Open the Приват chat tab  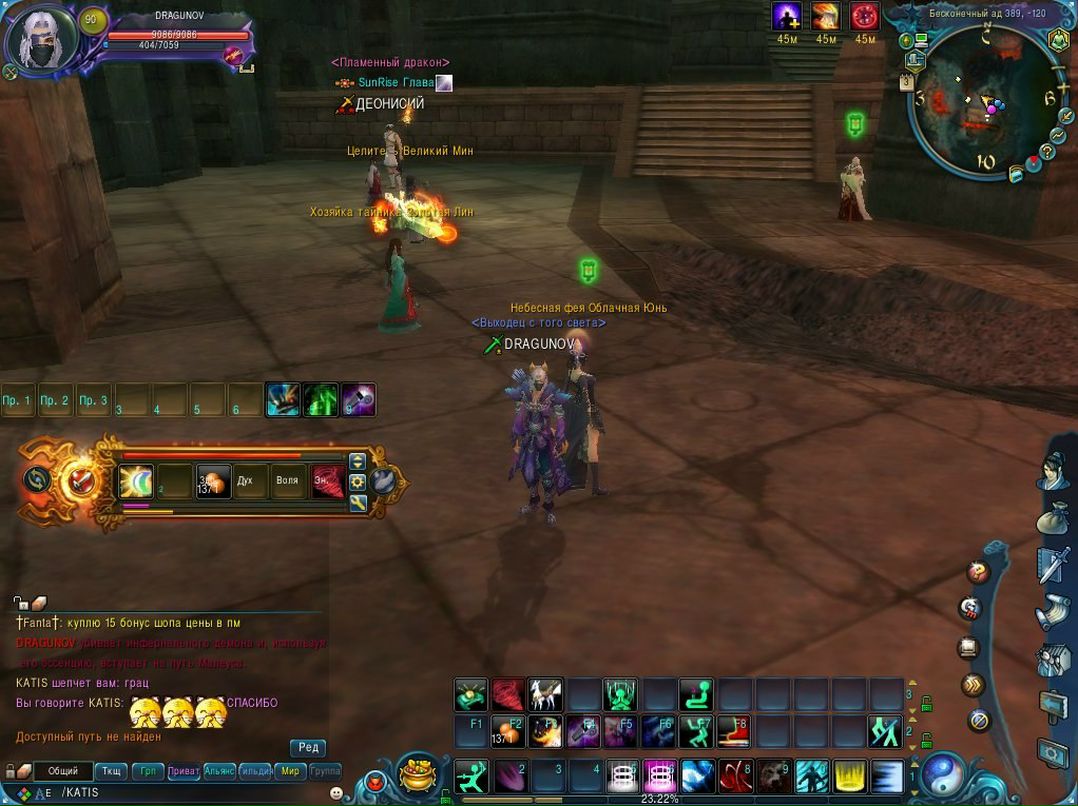click(183, 771)
